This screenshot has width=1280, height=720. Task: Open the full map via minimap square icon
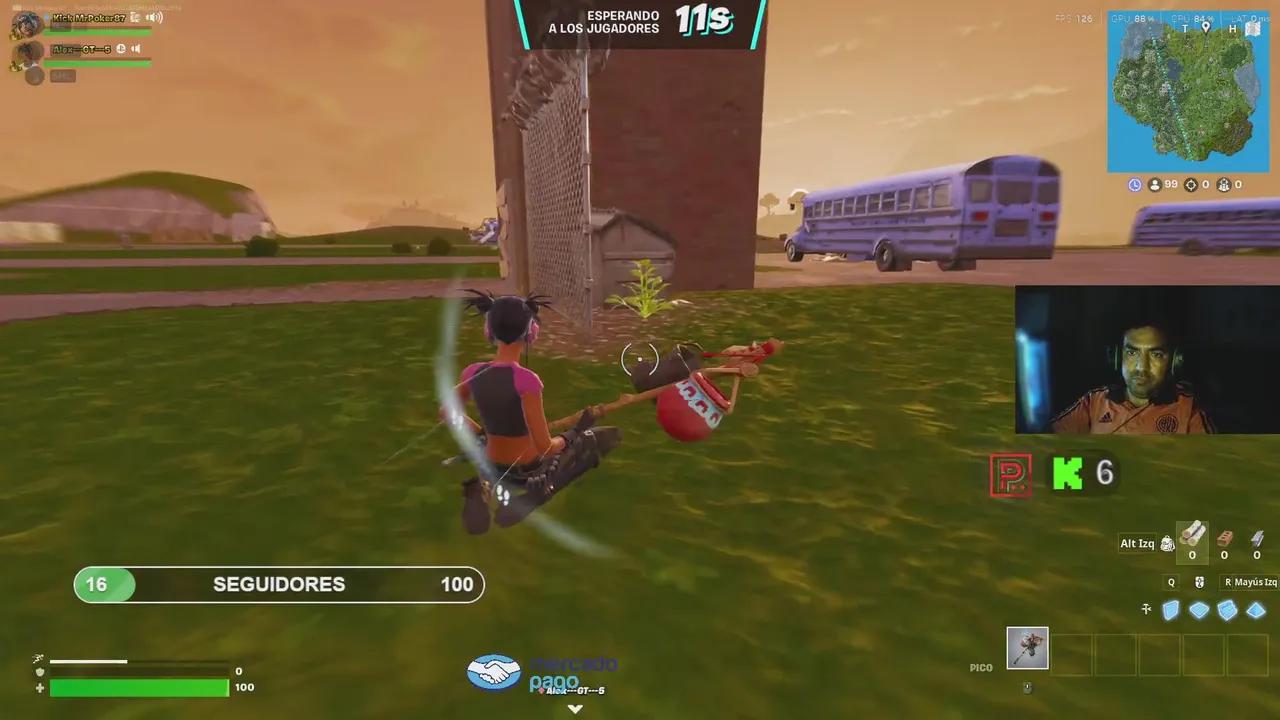[x=1252, y=30]
